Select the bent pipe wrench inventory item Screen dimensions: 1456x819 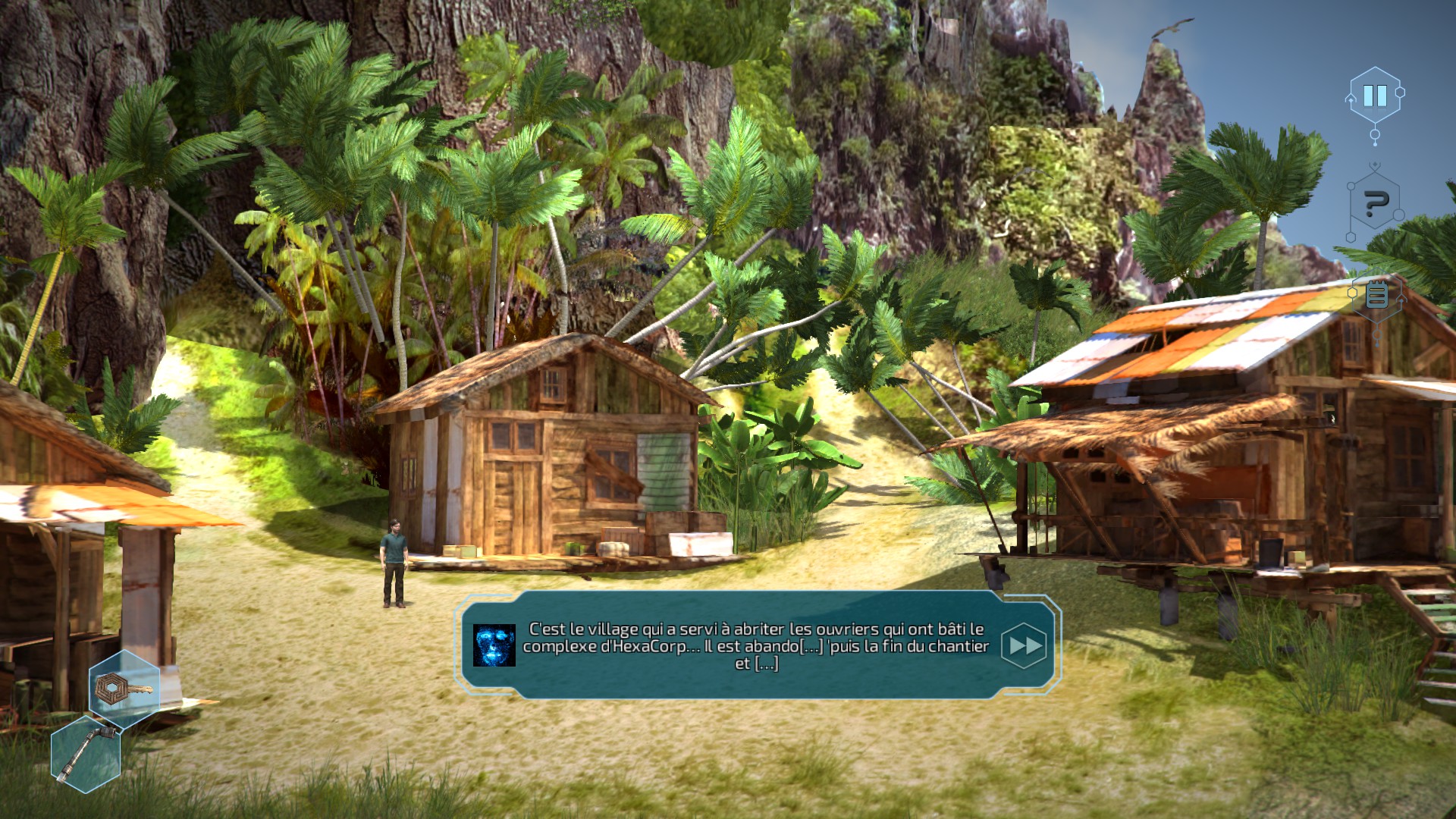86,753
